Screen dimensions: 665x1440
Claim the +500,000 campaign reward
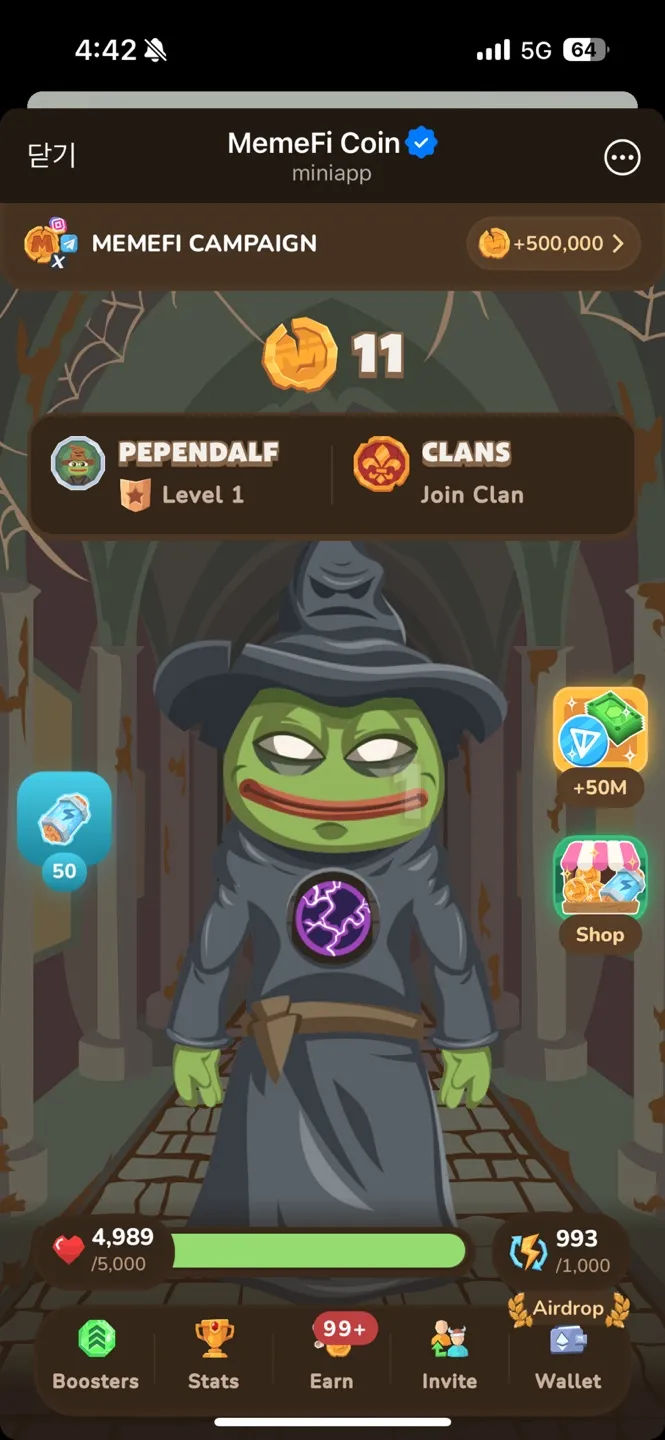(553, 244)
